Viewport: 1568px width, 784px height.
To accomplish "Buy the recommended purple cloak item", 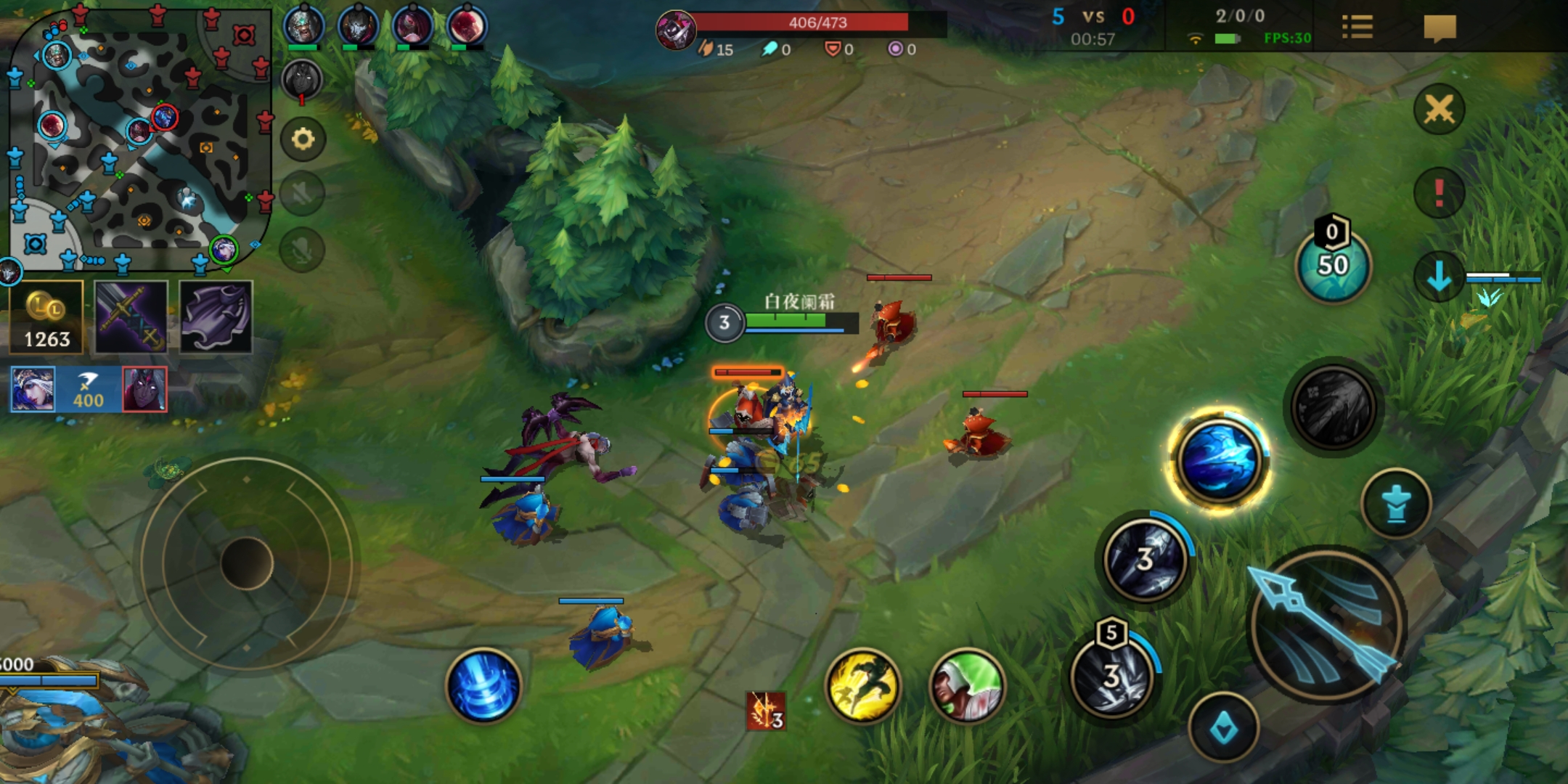I will [x=216, y=318].
